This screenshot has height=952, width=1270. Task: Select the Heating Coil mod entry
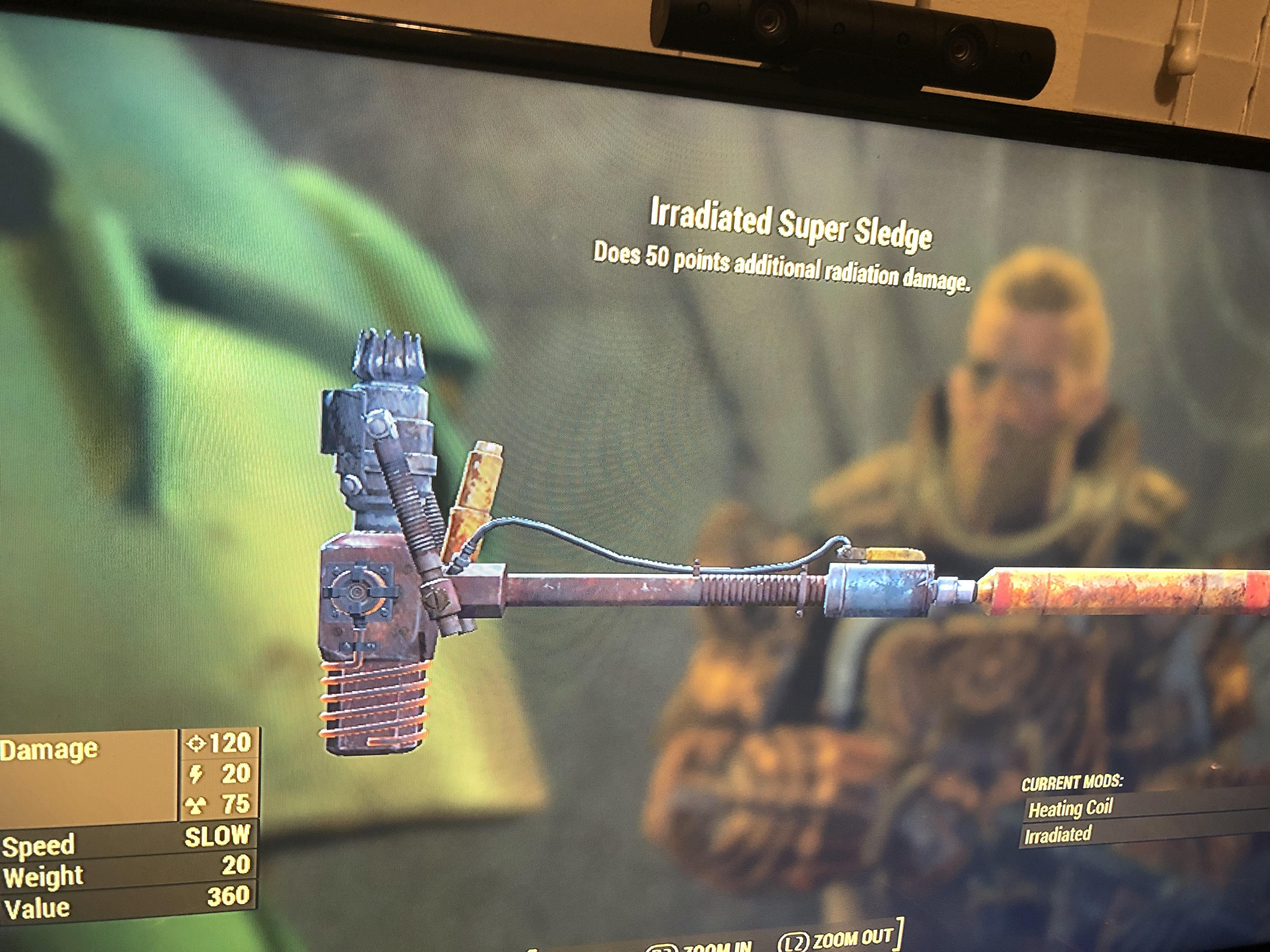[x=1070, y=808]
